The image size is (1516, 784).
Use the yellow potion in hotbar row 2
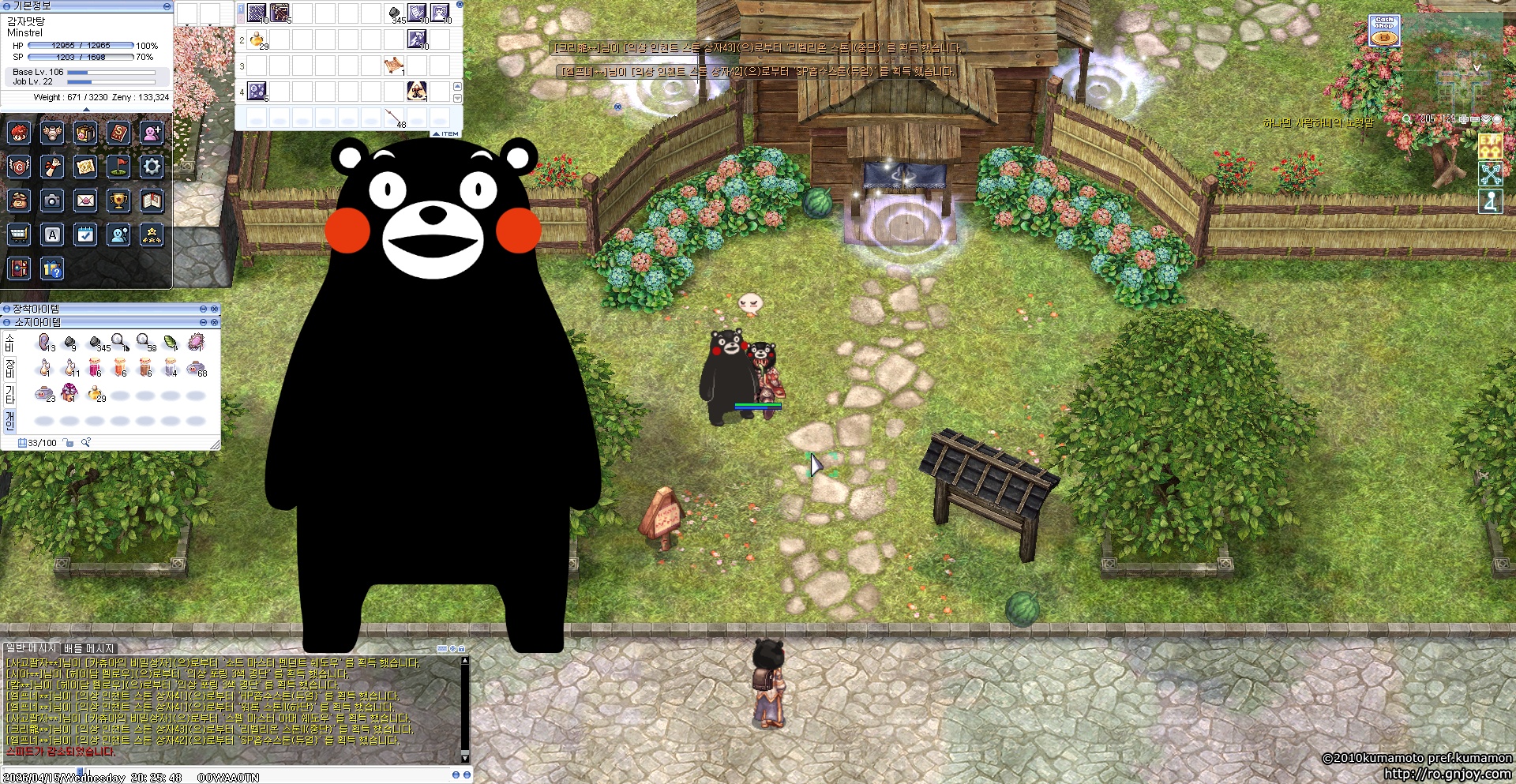click(x=257, y=39)
